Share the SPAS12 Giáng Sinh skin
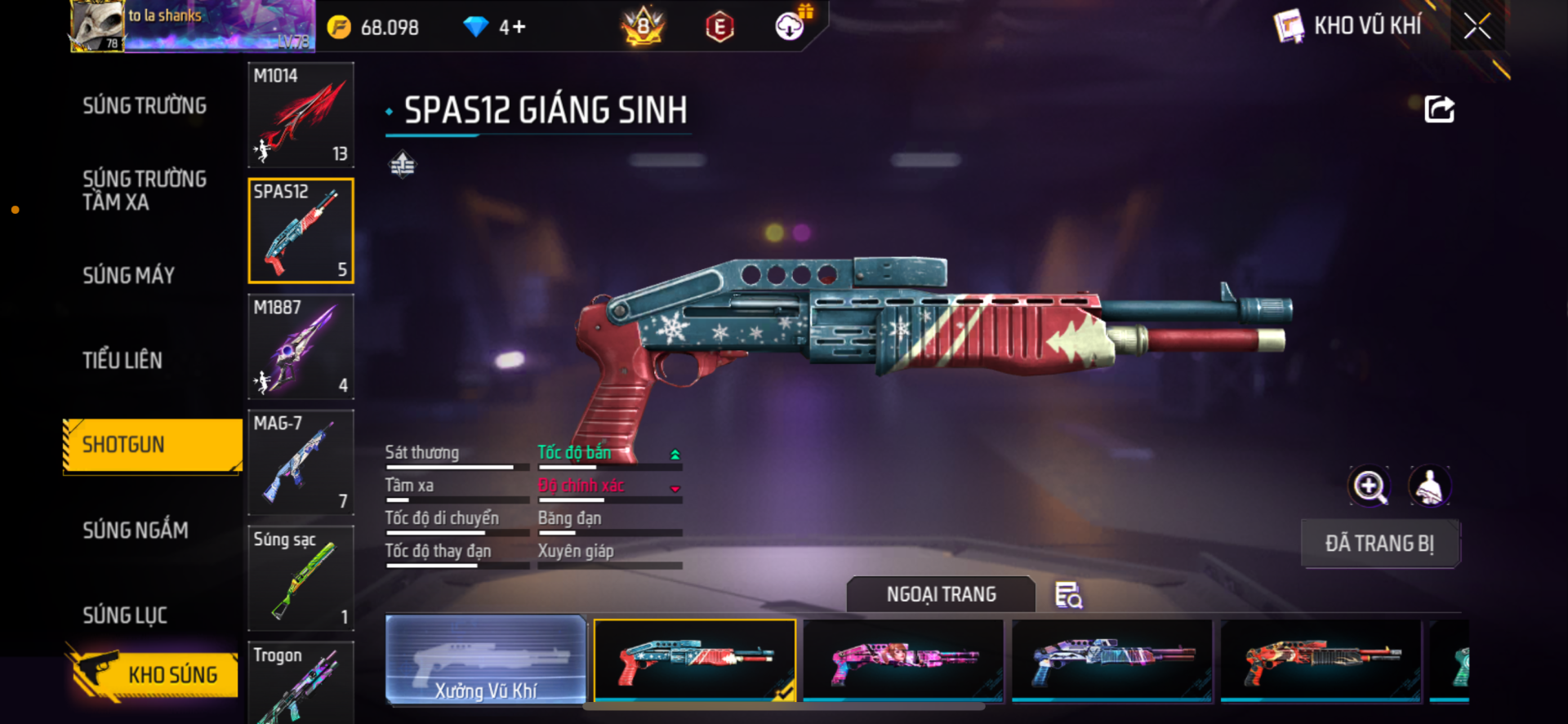 [1439, 109]
